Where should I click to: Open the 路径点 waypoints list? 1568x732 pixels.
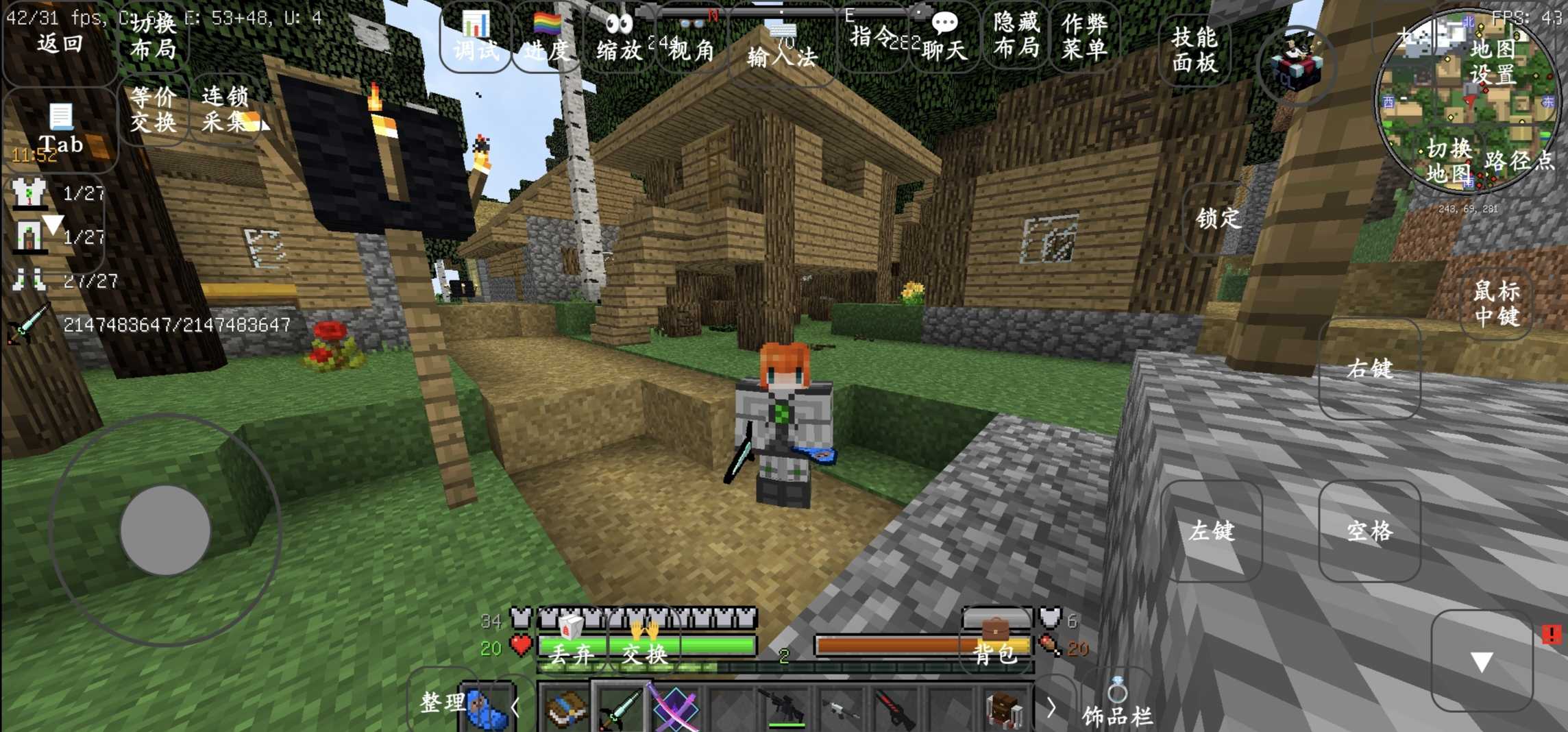[1519, 160]
